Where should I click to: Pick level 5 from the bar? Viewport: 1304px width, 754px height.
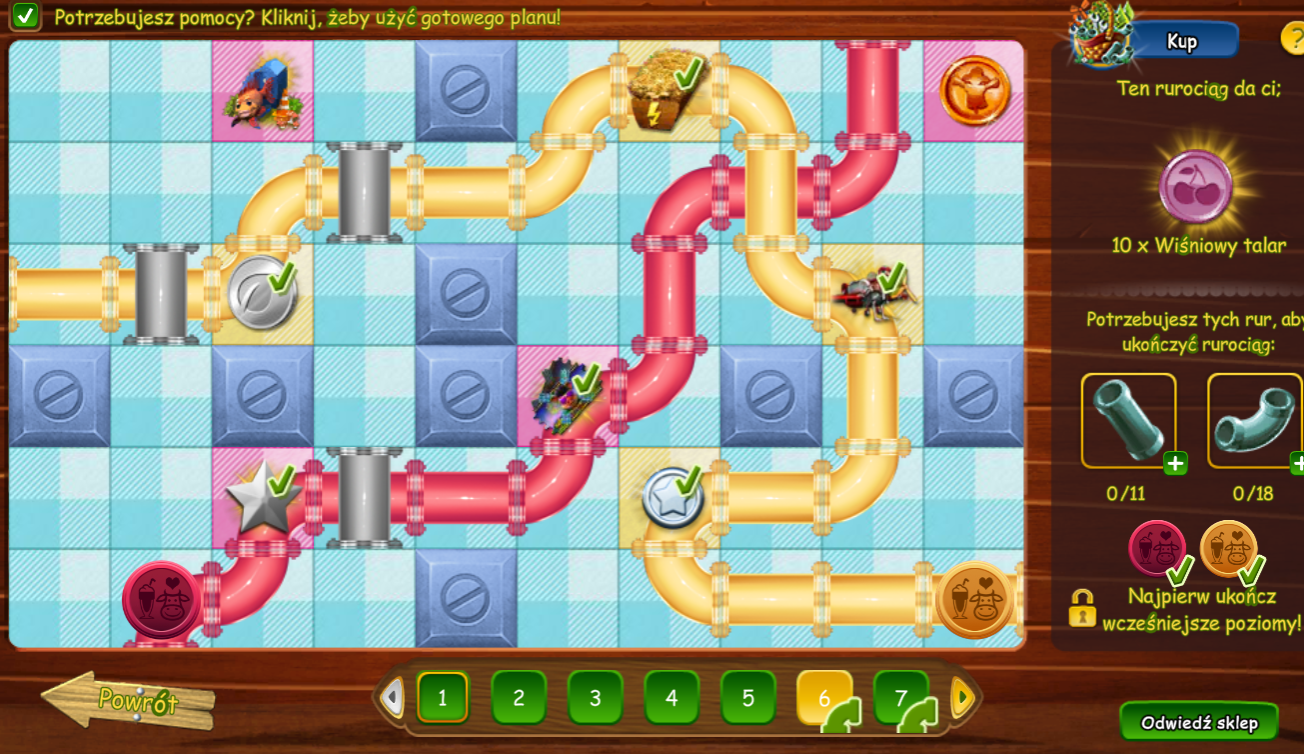(x=748, y=697)
